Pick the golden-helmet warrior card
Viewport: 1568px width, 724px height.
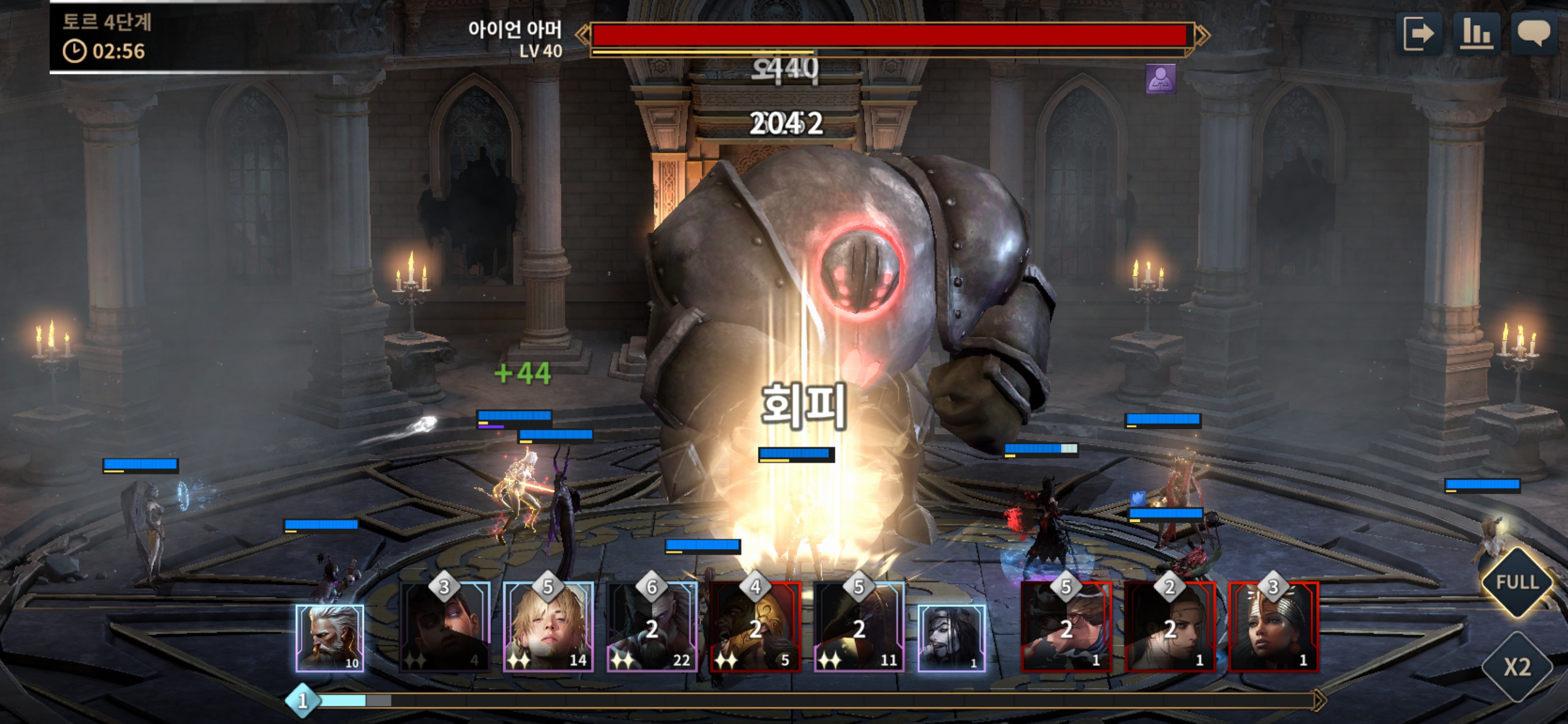[x=755, y=627]
